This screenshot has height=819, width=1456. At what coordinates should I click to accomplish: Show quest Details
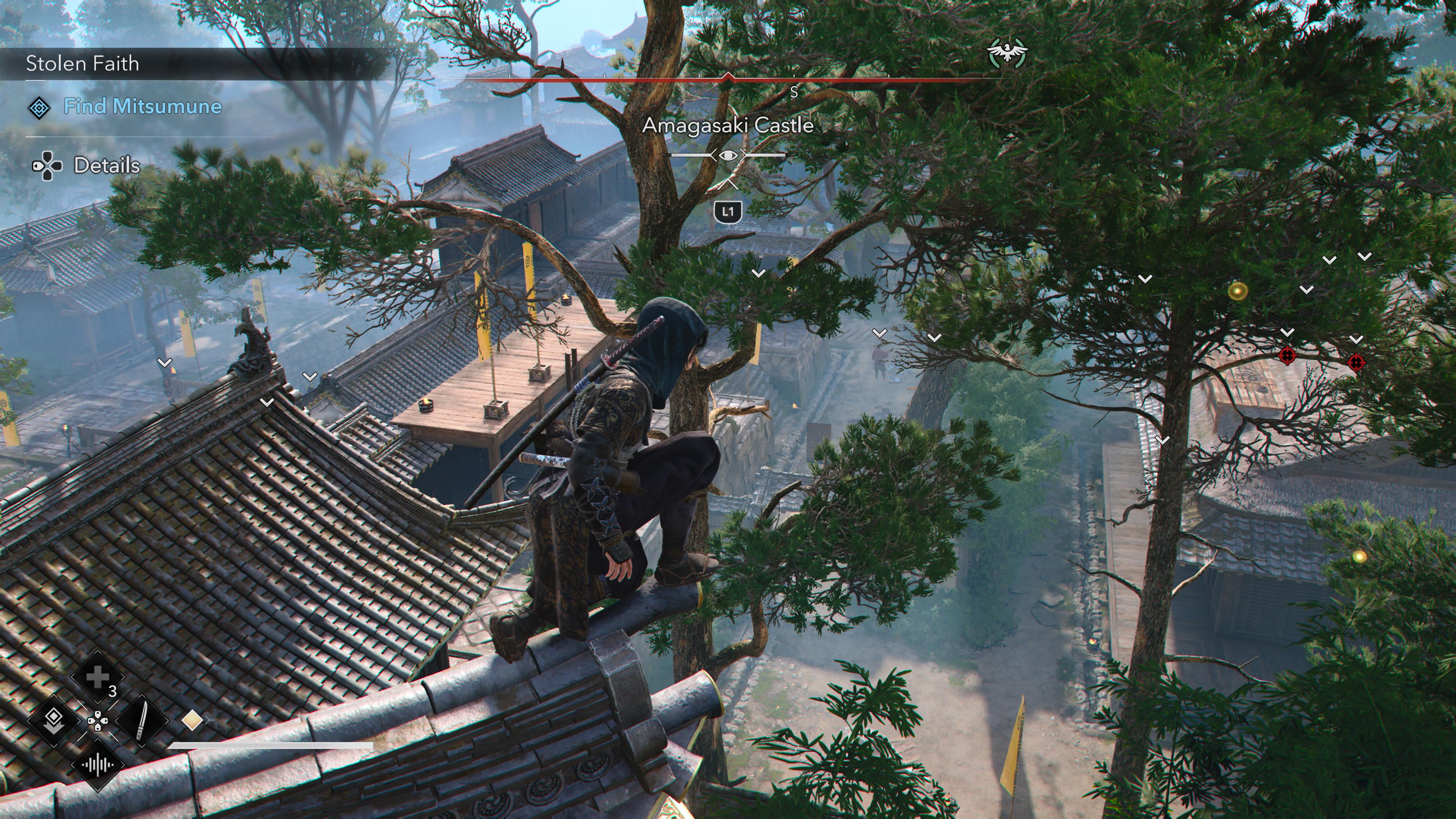(106, 166)
